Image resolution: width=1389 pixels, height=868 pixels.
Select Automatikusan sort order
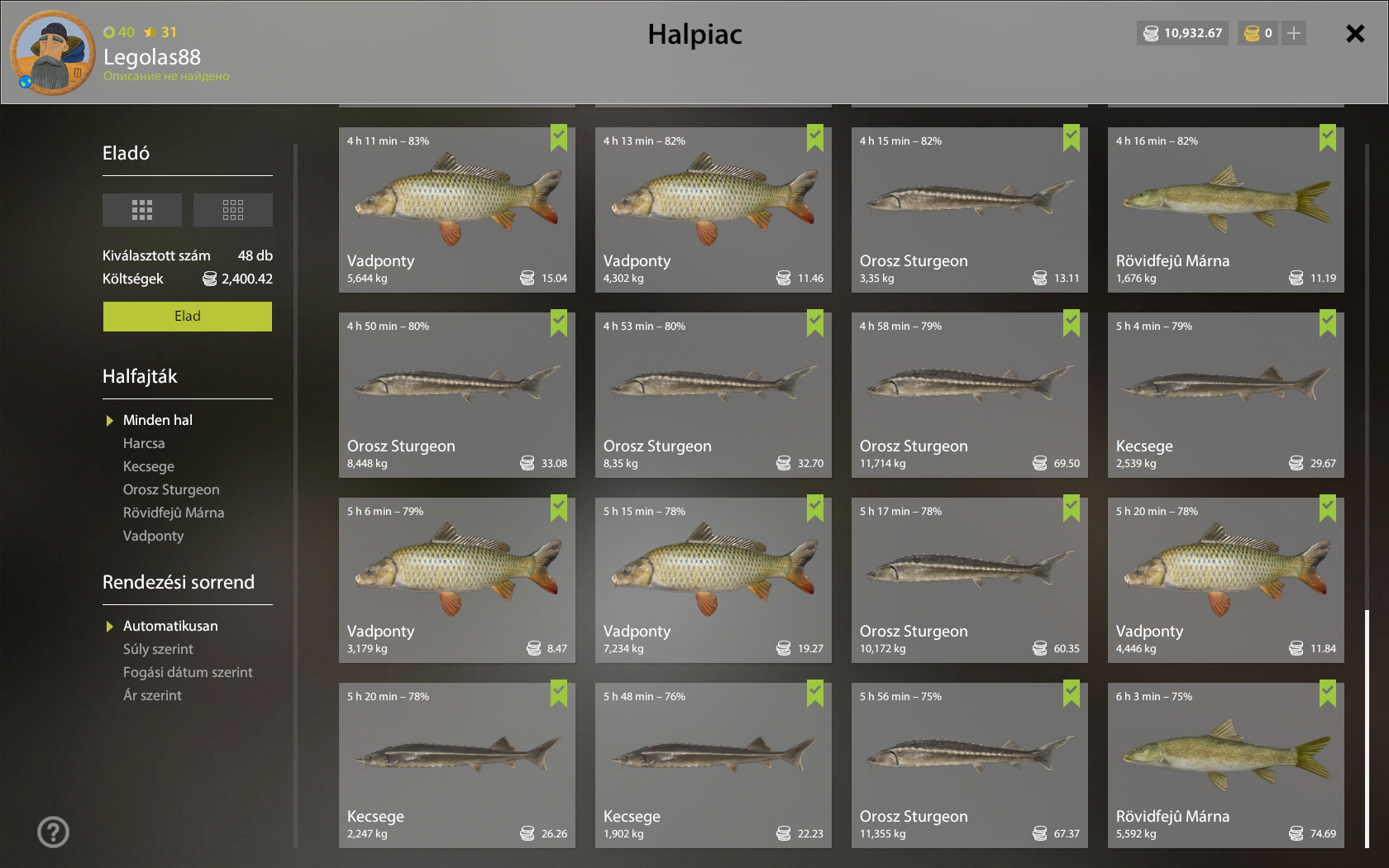click(x=170, y=627)
